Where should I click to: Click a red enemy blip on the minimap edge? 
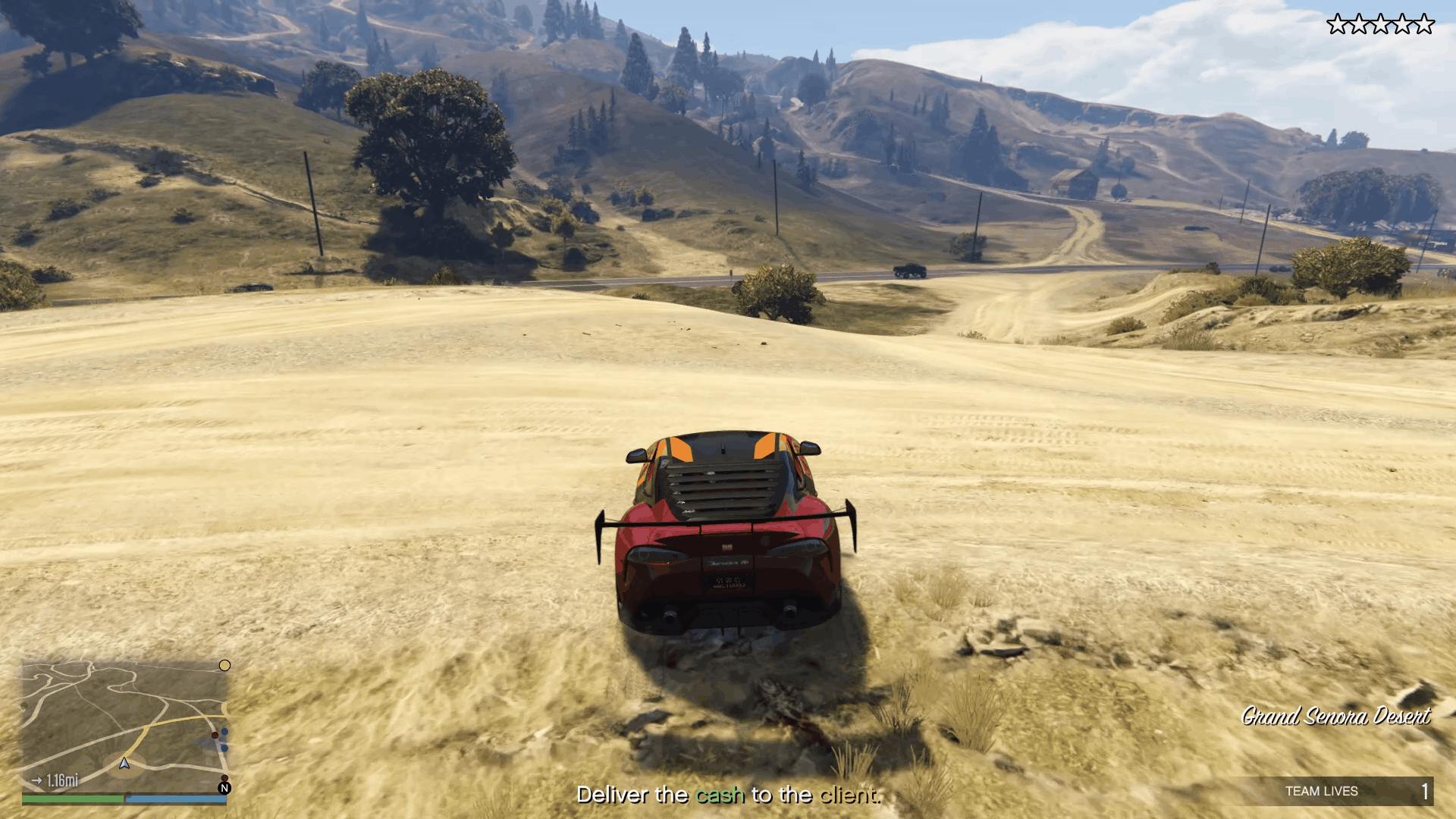pos(215,736)
